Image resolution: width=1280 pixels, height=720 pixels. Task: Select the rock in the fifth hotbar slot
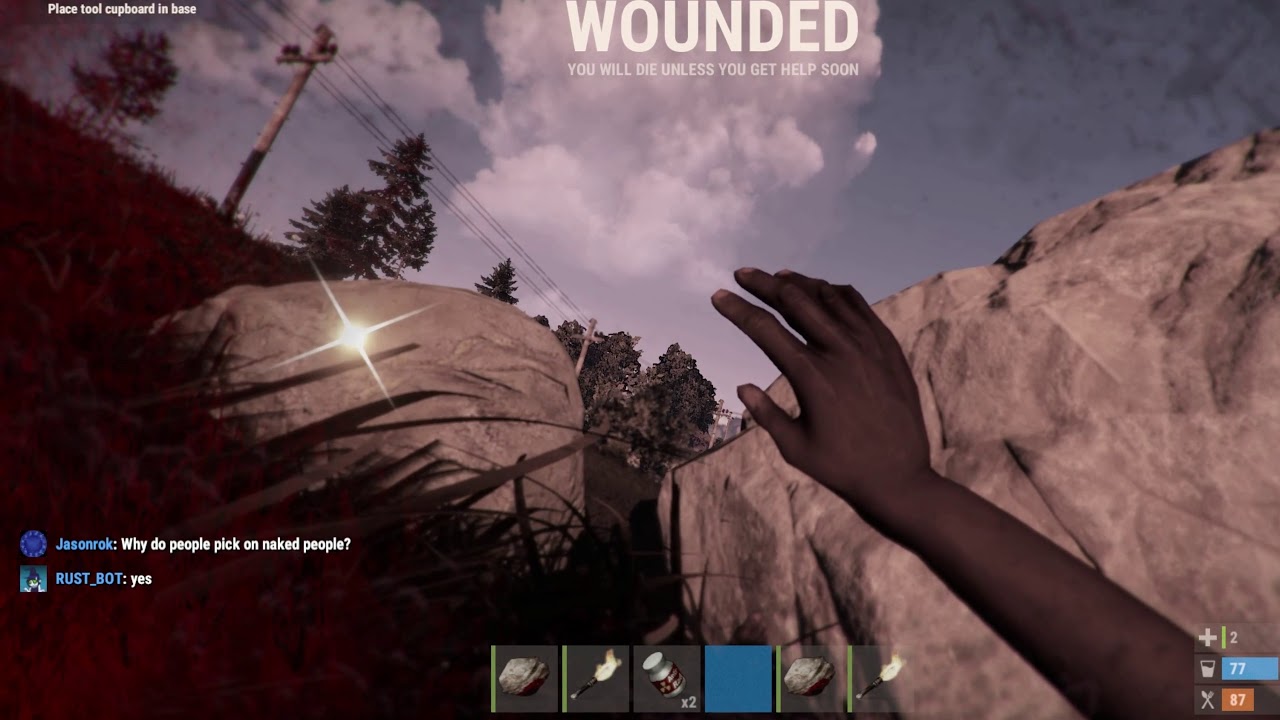(809, 678)
